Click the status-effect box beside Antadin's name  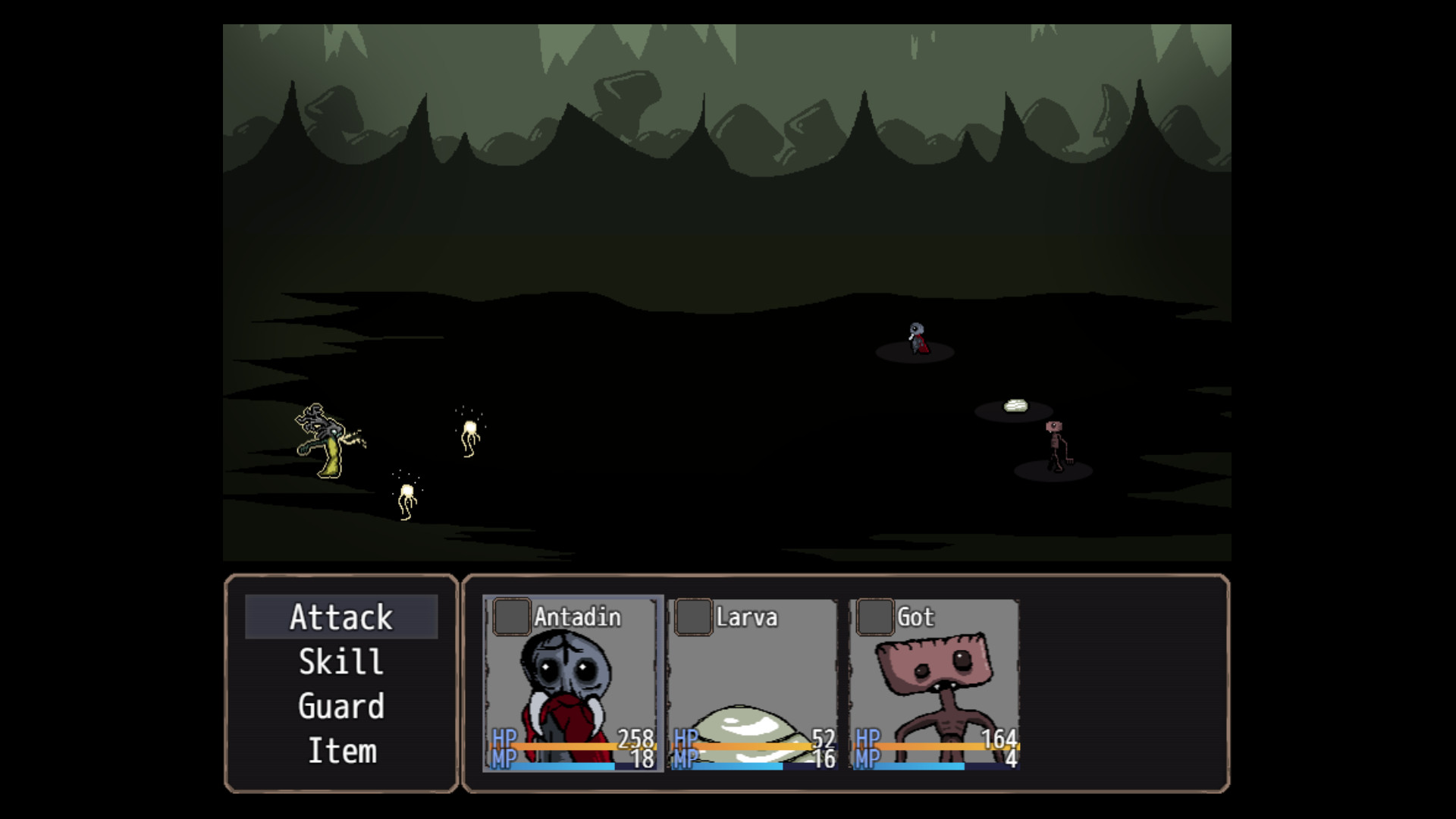click(x=510, y=617)
